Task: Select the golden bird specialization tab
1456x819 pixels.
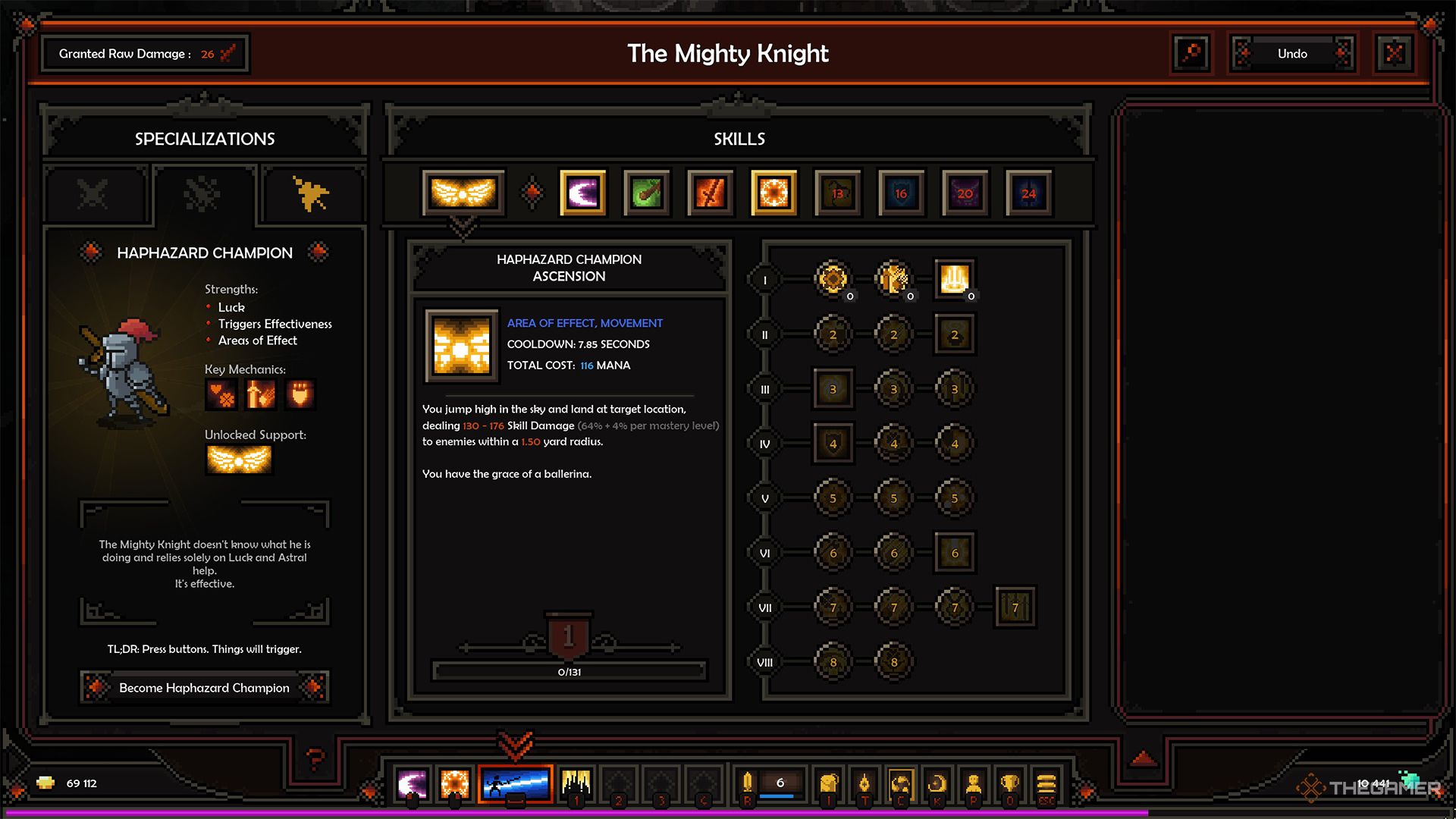Action: coord(311,194)
